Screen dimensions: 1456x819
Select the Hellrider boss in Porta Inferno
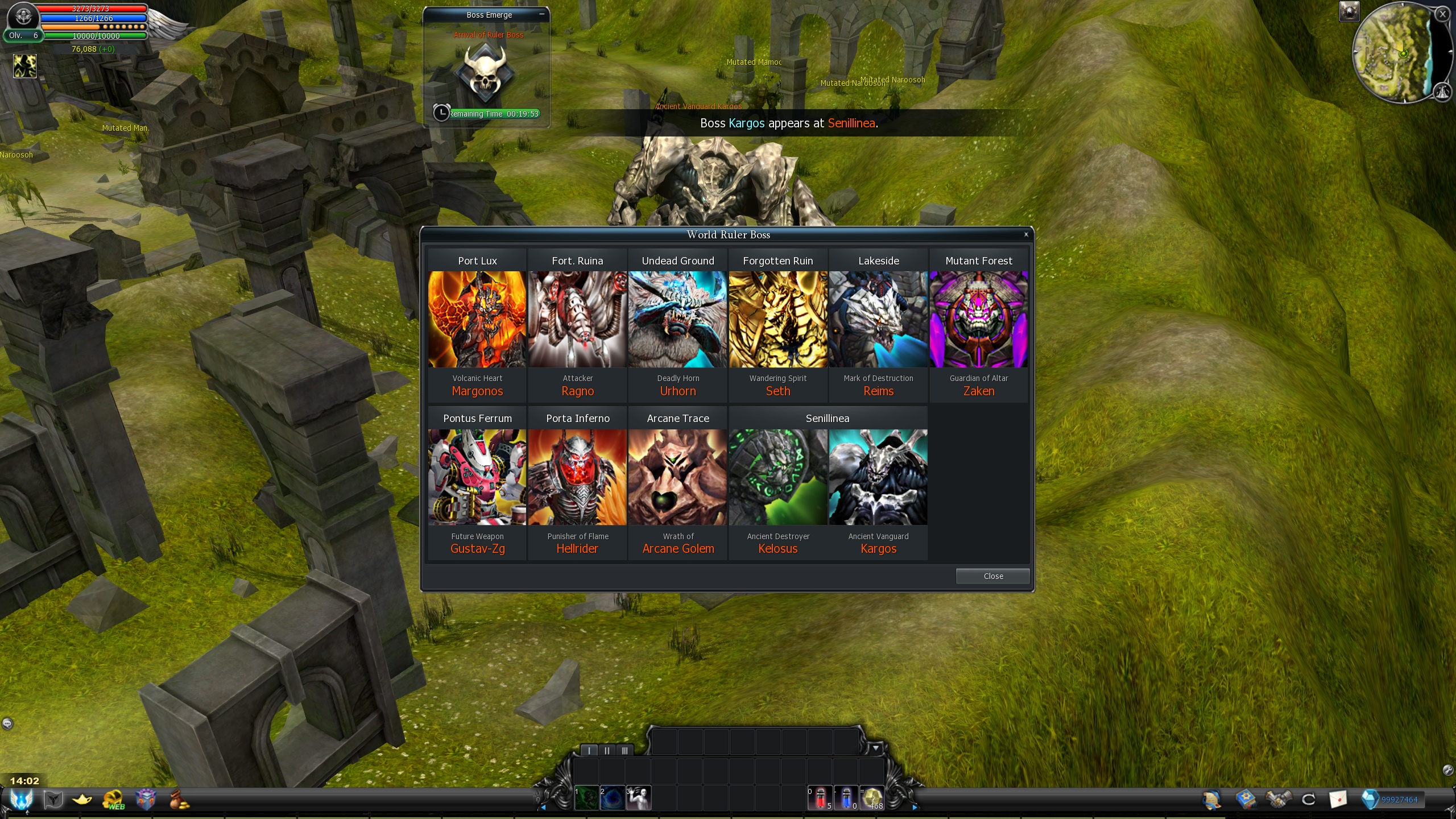click(577, 477)
